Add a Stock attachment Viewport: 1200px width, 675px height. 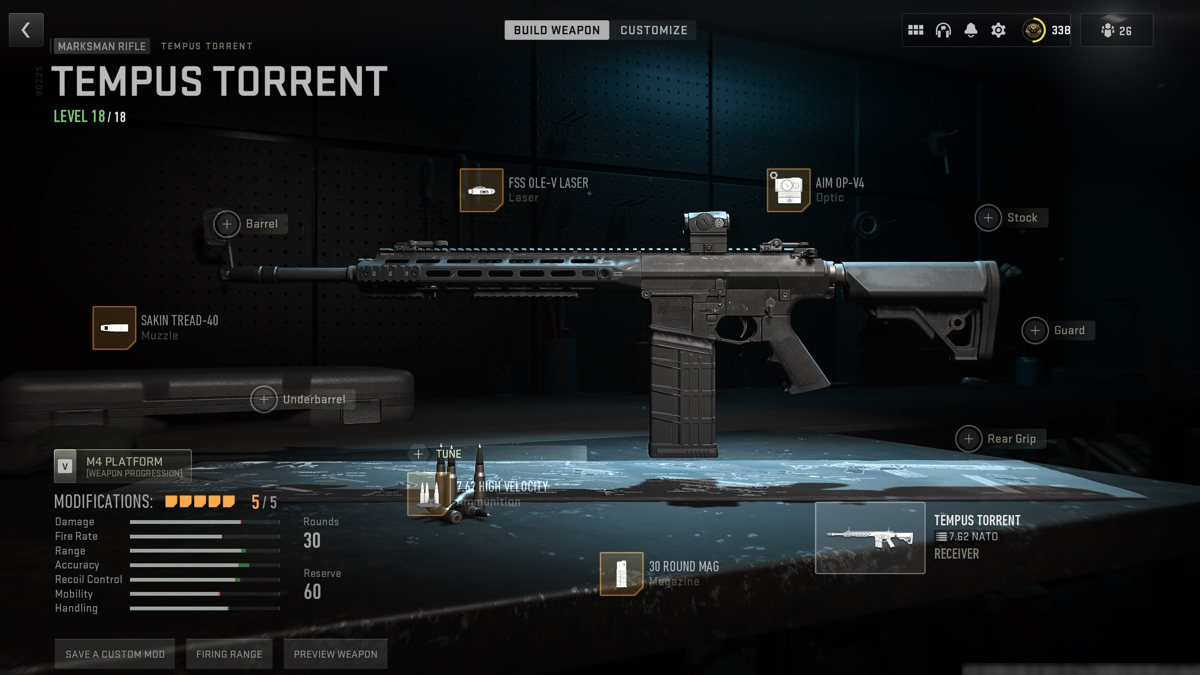coord(988,218)
